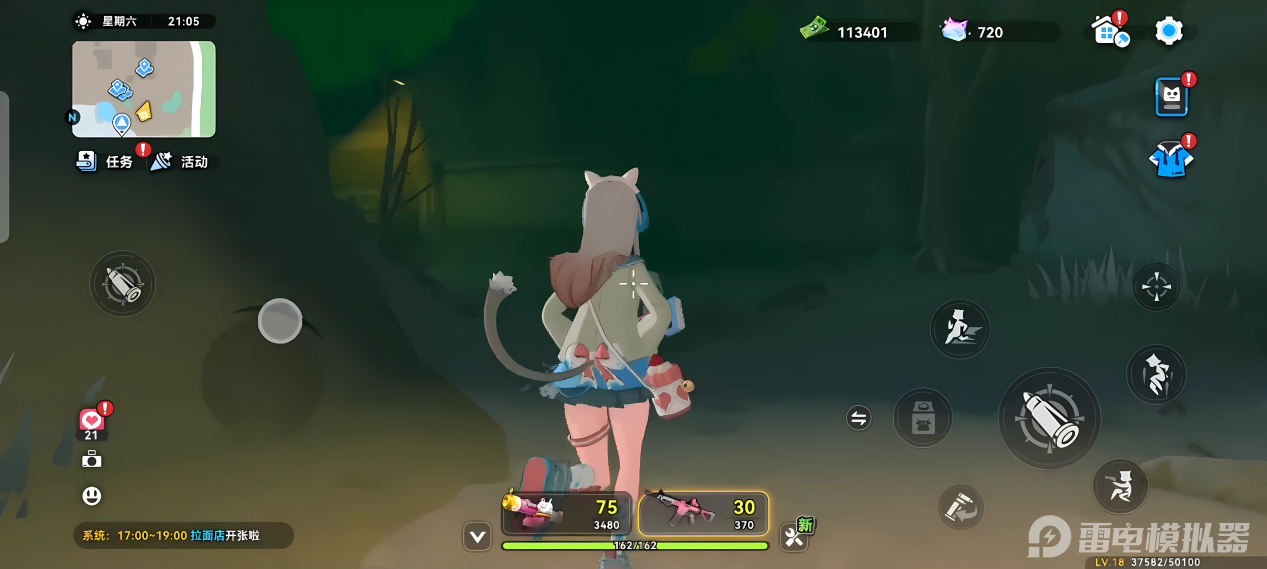Activate the sprint running button

959,328
